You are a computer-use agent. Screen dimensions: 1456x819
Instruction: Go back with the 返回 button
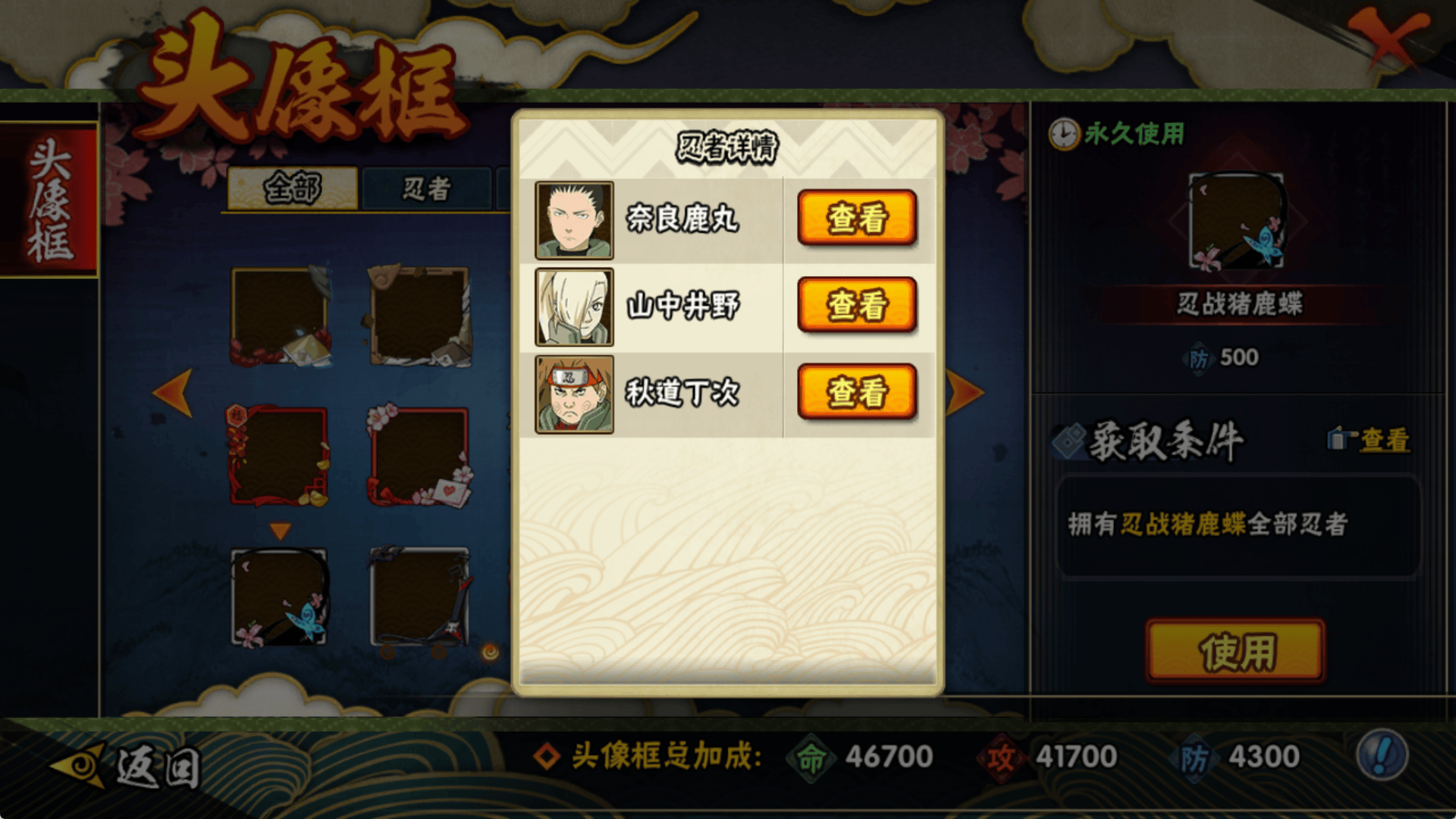click(129, 766)
